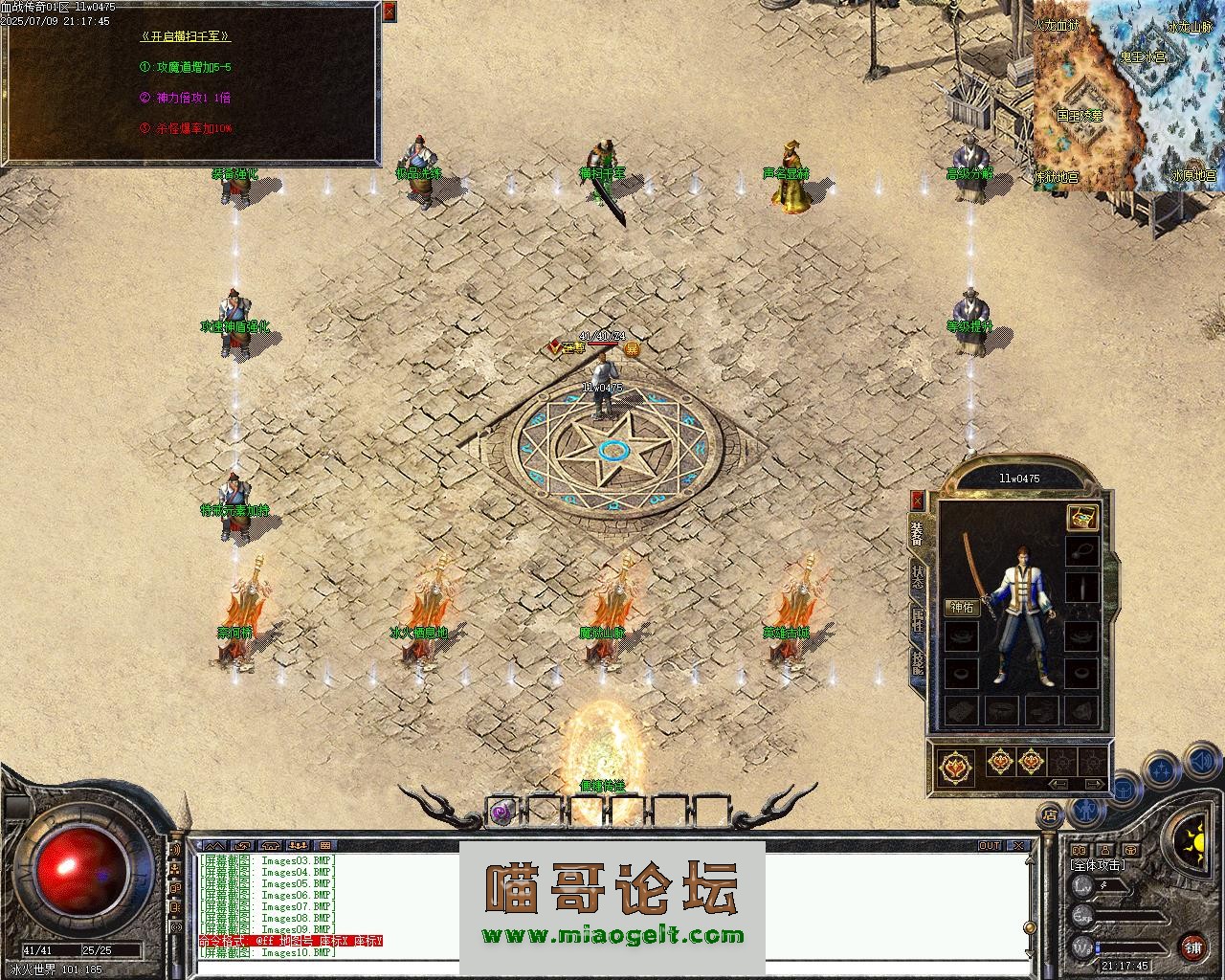
Task: Switch to the 状态 status tab
Action: coord(918,576)
